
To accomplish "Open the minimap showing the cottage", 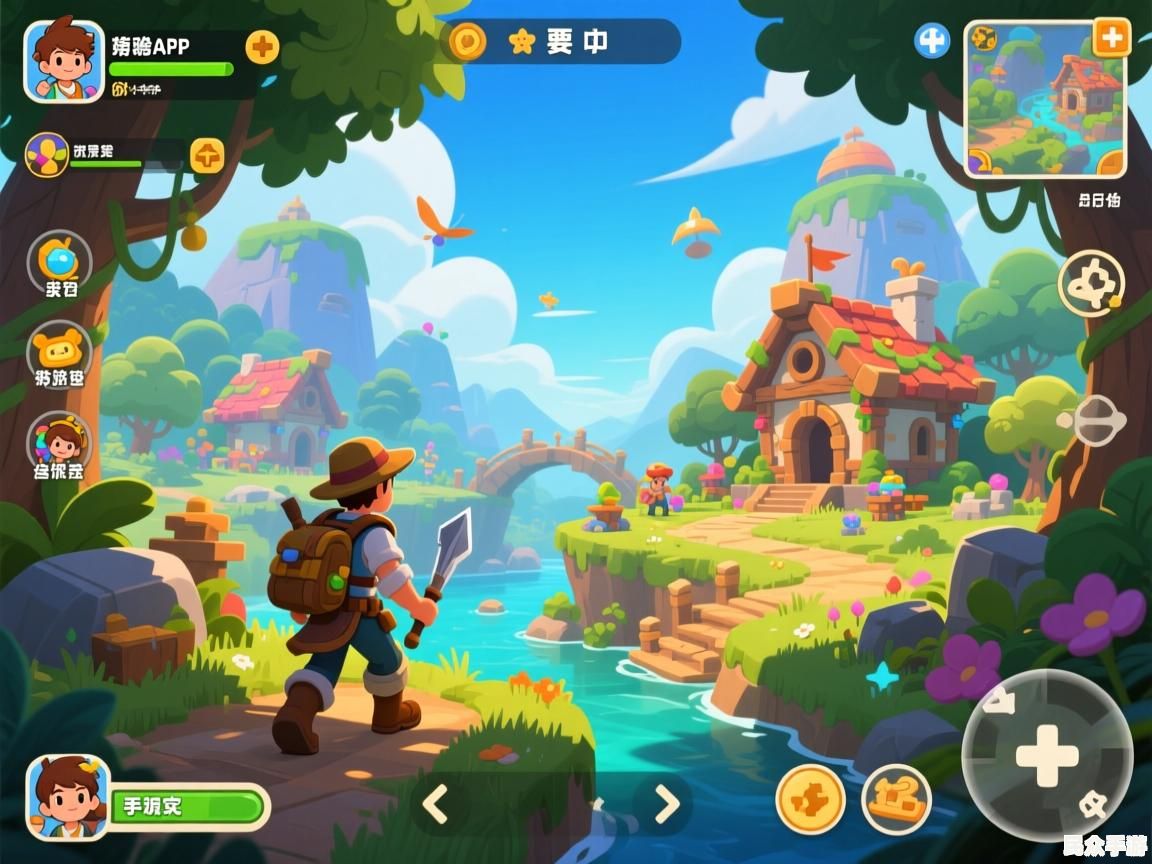I will coord(1044,99).
